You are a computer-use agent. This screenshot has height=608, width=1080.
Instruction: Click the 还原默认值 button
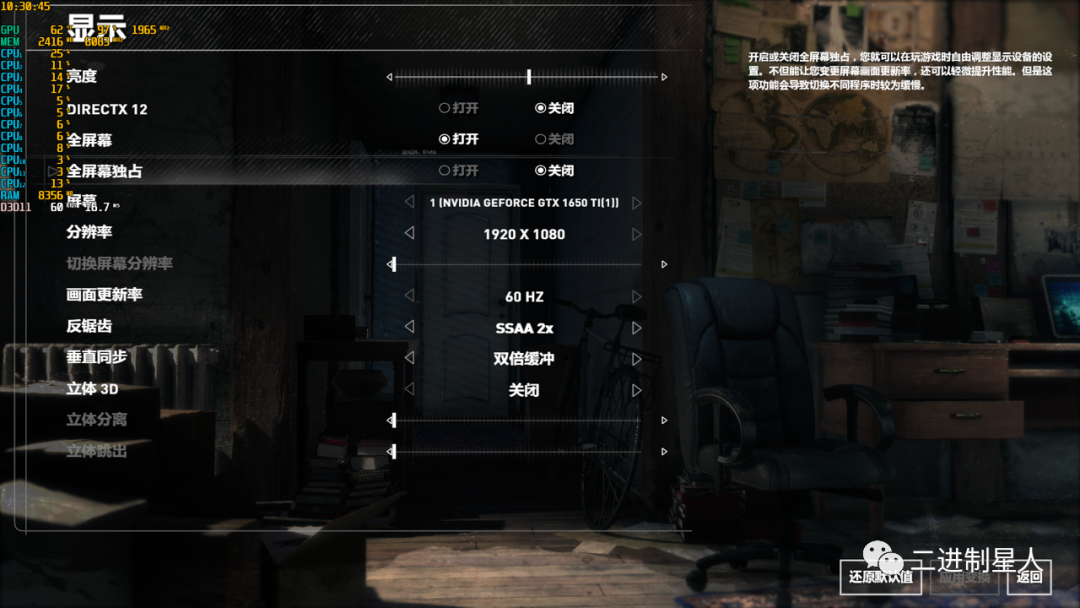tap(880, 576)
